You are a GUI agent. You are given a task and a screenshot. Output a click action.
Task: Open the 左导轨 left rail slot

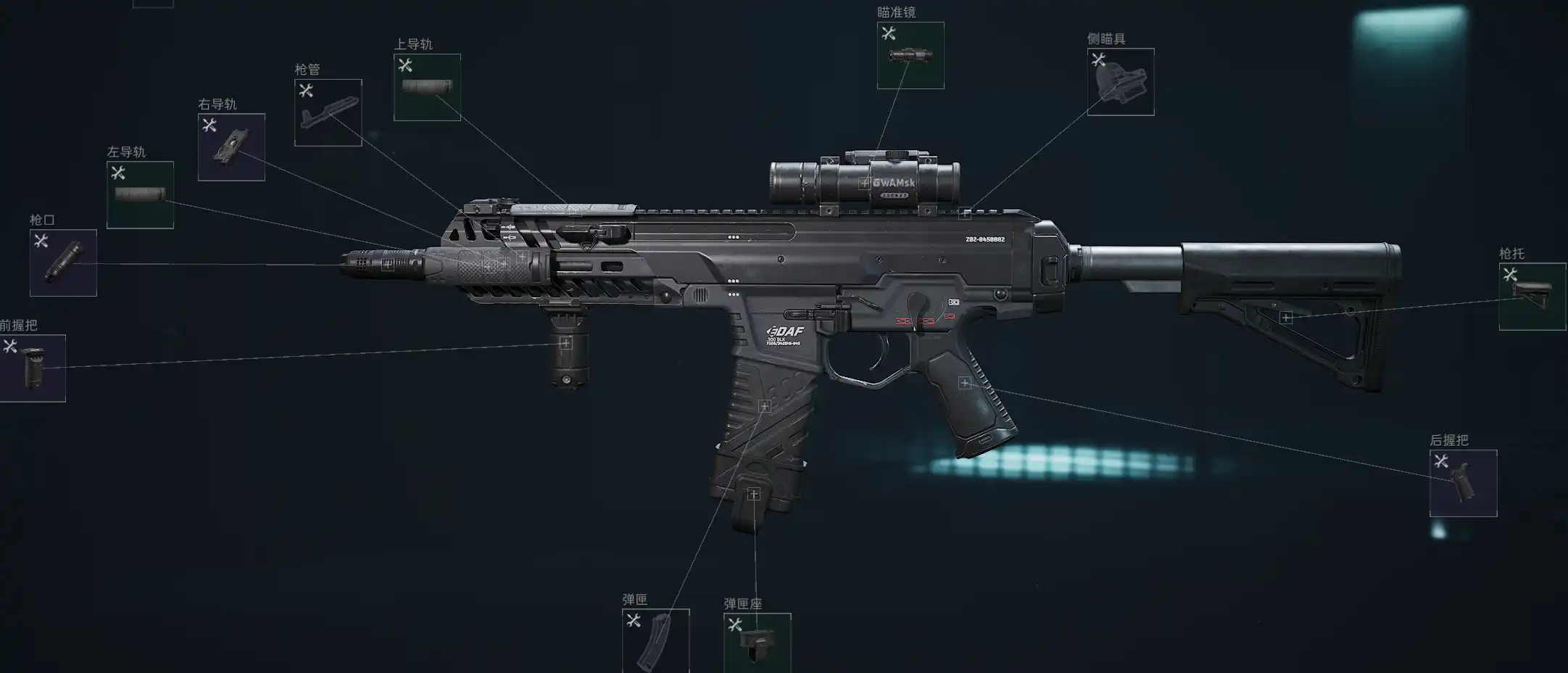(x=140, y=195)
